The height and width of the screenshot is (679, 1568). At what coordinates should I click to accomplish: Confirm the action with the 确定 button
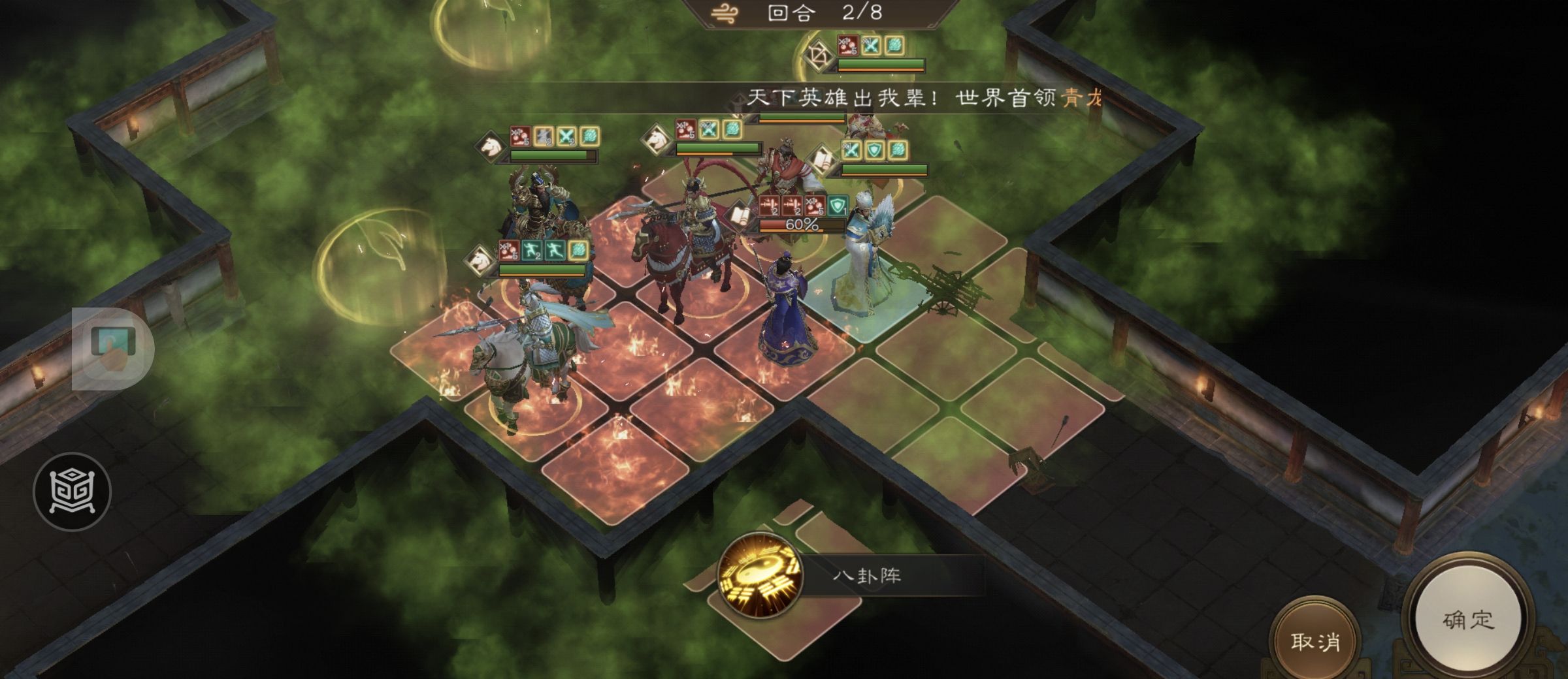point(1468,620)
